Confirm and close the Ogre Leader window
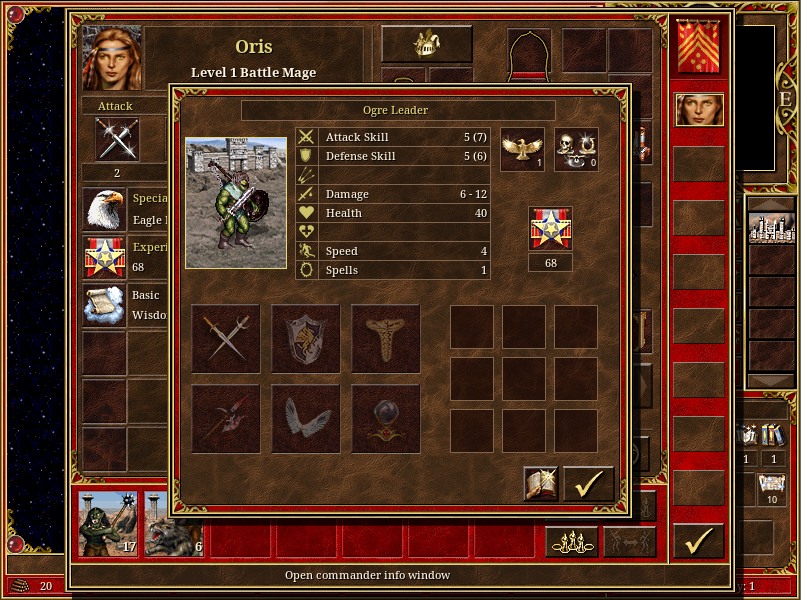 (588, 483)
